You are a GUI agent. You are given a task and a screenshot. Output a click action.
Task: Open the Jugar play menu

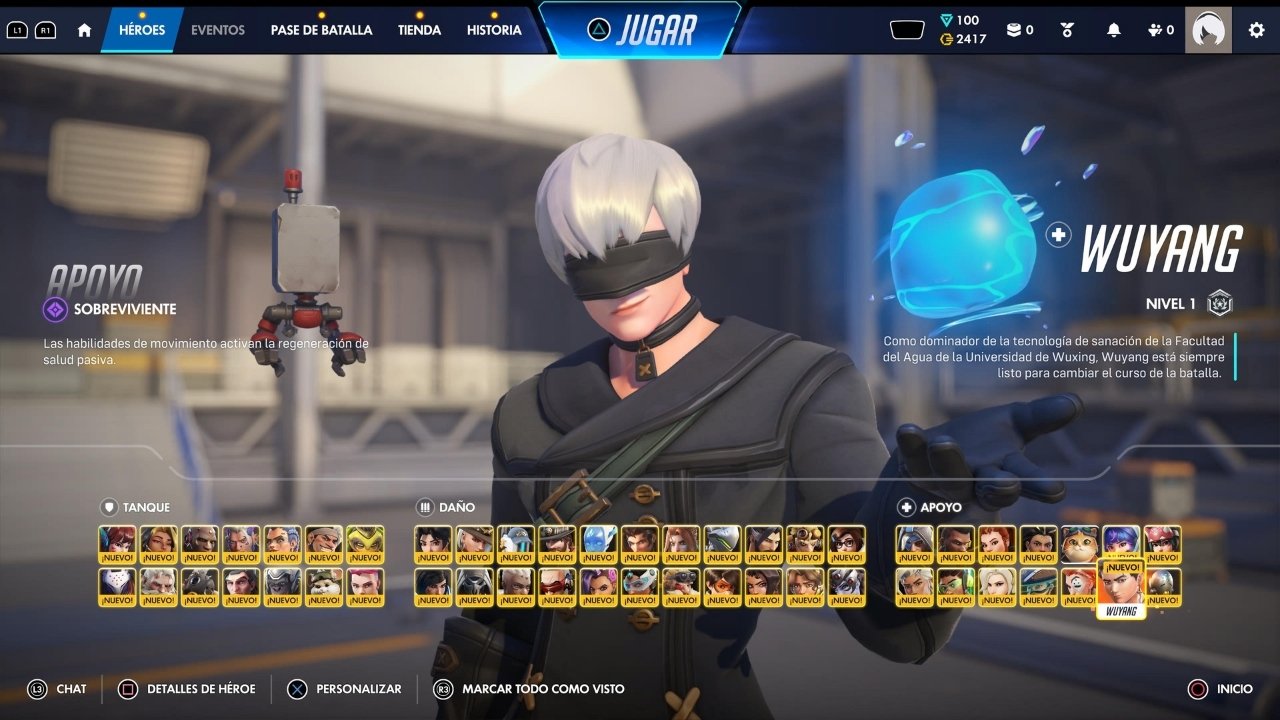(x=640, y=30)
